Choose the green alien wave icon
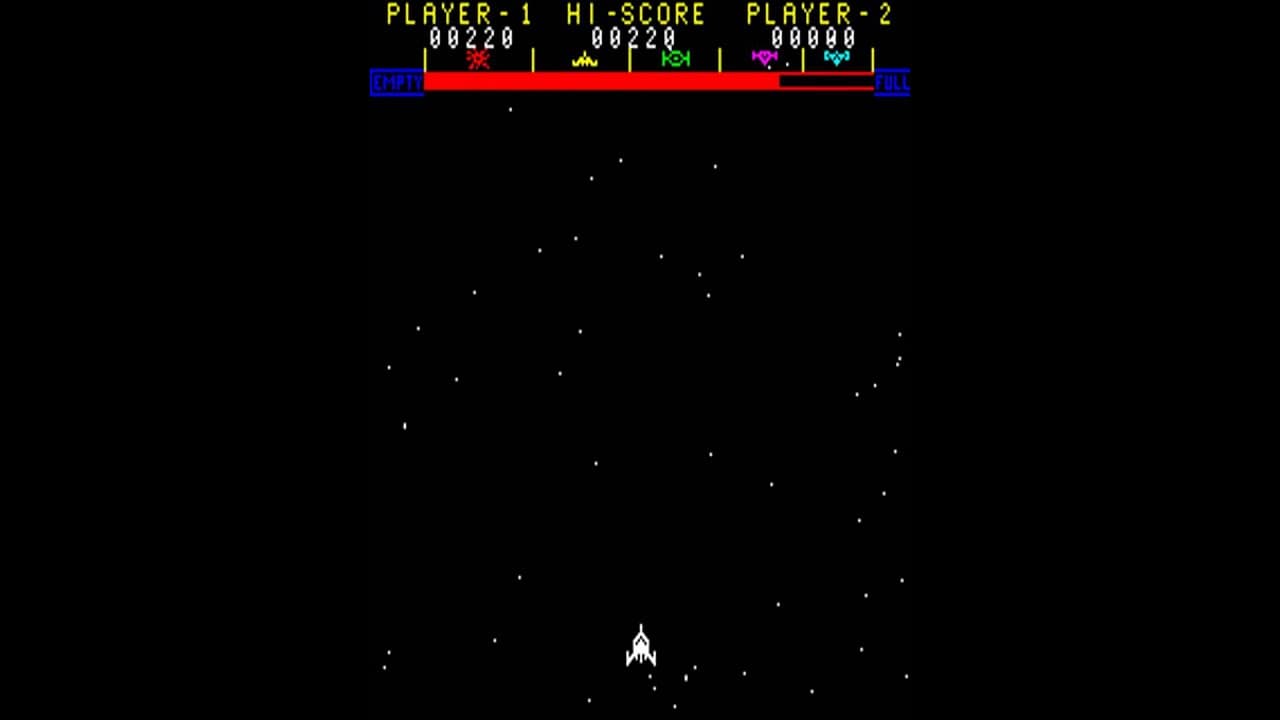 point(675,59)
